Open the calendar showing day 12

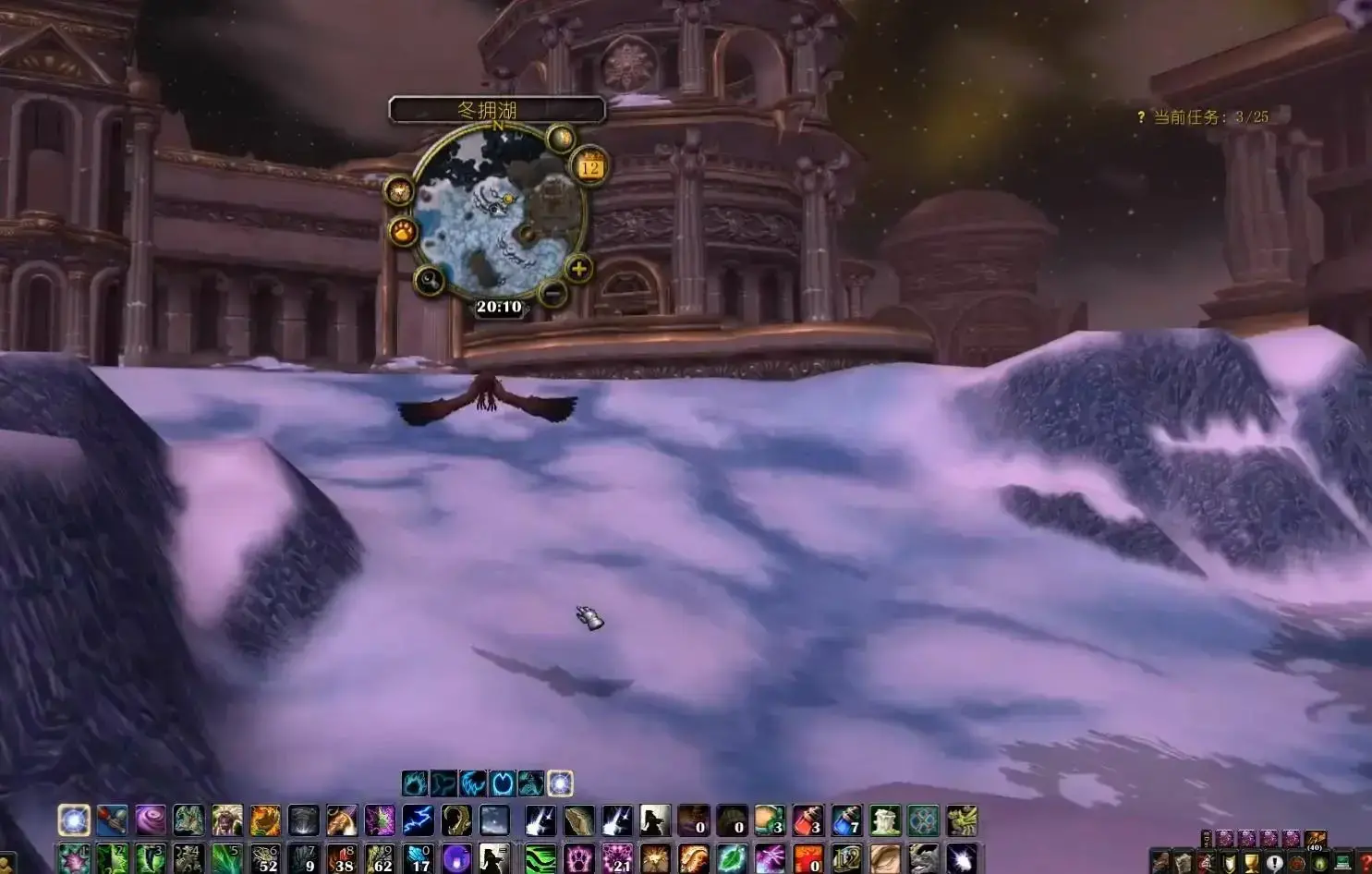coord(590,166)
